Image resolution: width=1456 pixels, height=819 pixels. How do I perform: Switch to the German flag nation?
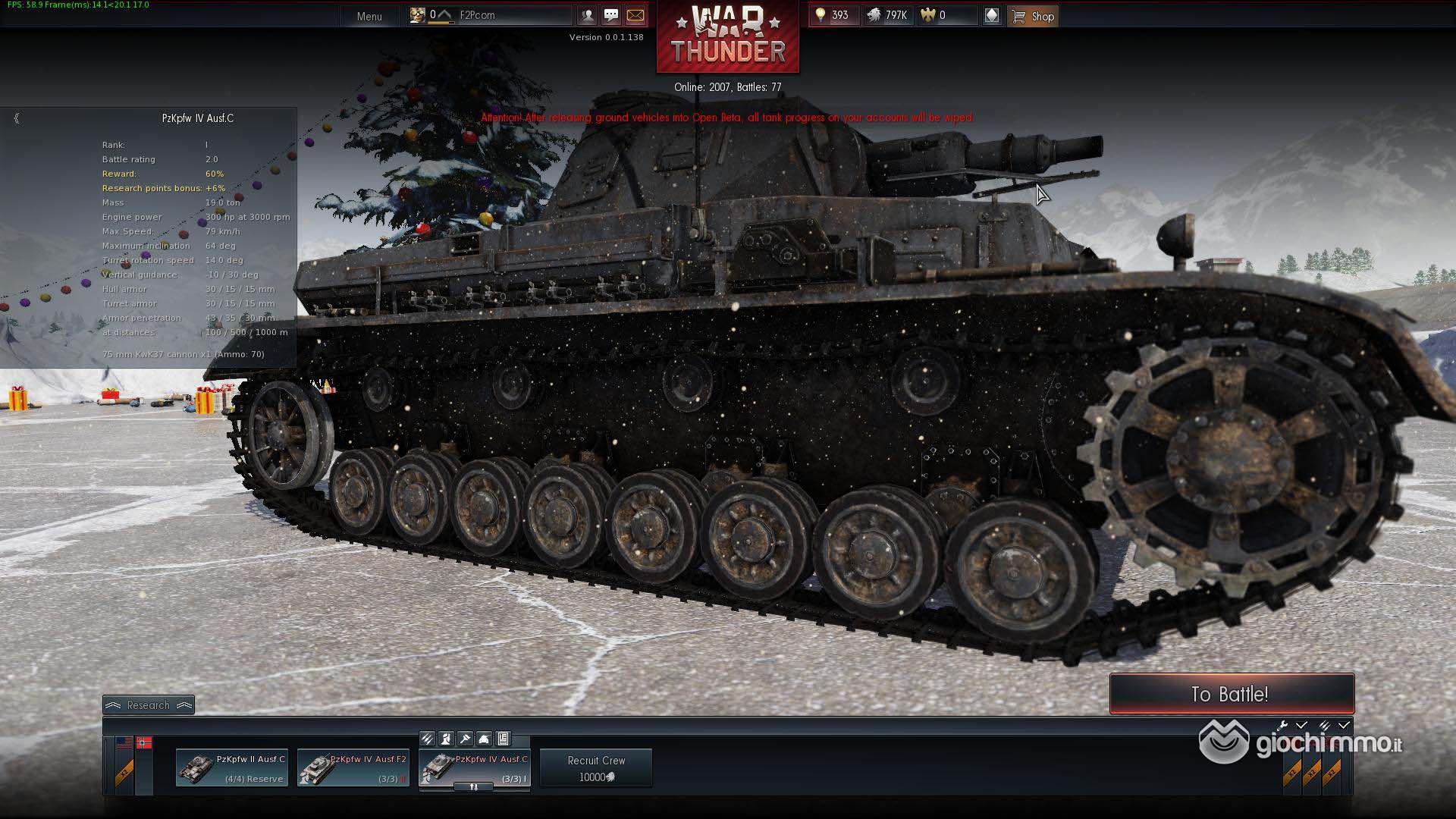pos(144,743)
